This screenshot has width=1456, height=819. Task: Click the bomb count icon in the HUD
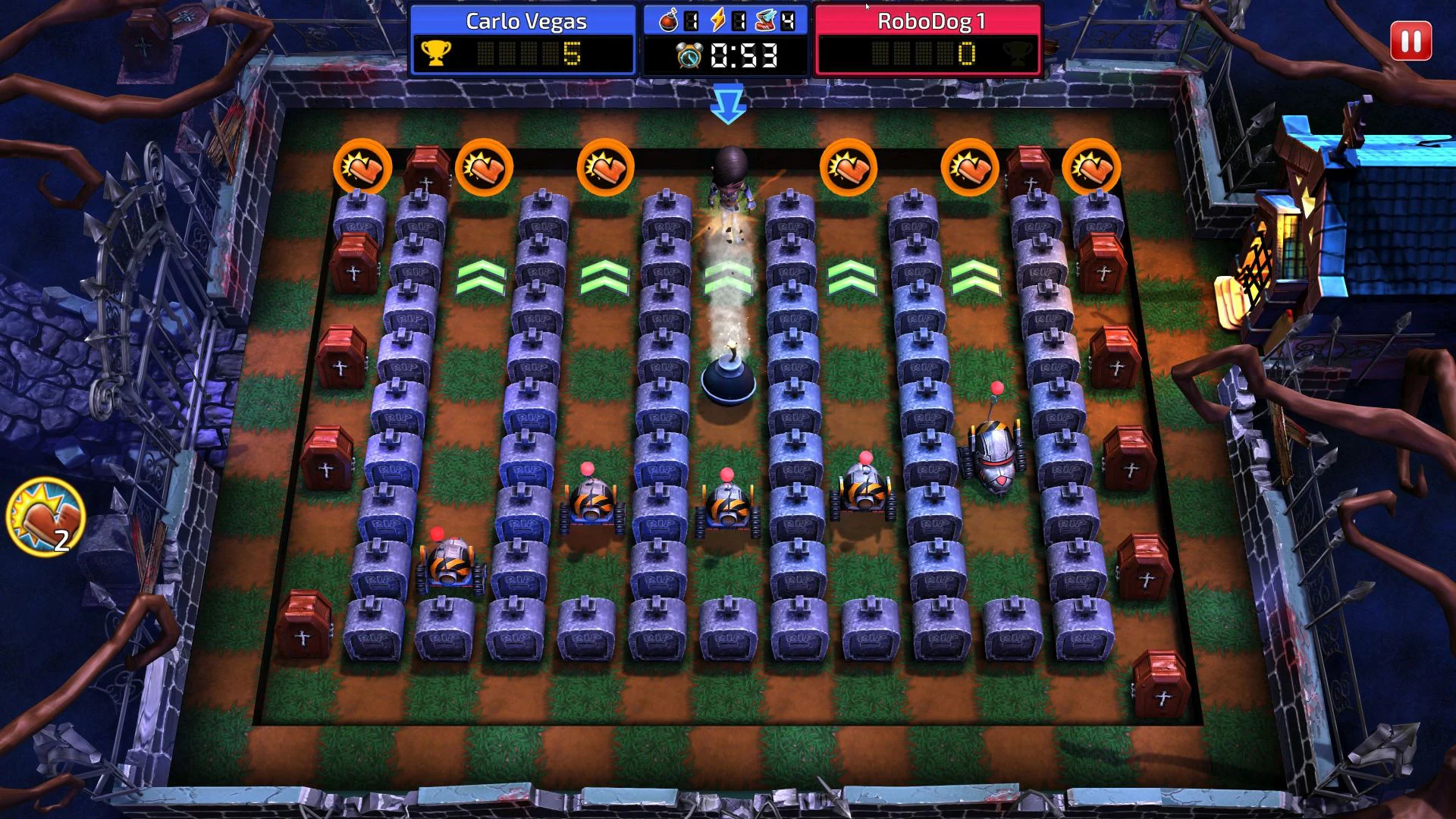pyautogui.click(x=667, y=20)
